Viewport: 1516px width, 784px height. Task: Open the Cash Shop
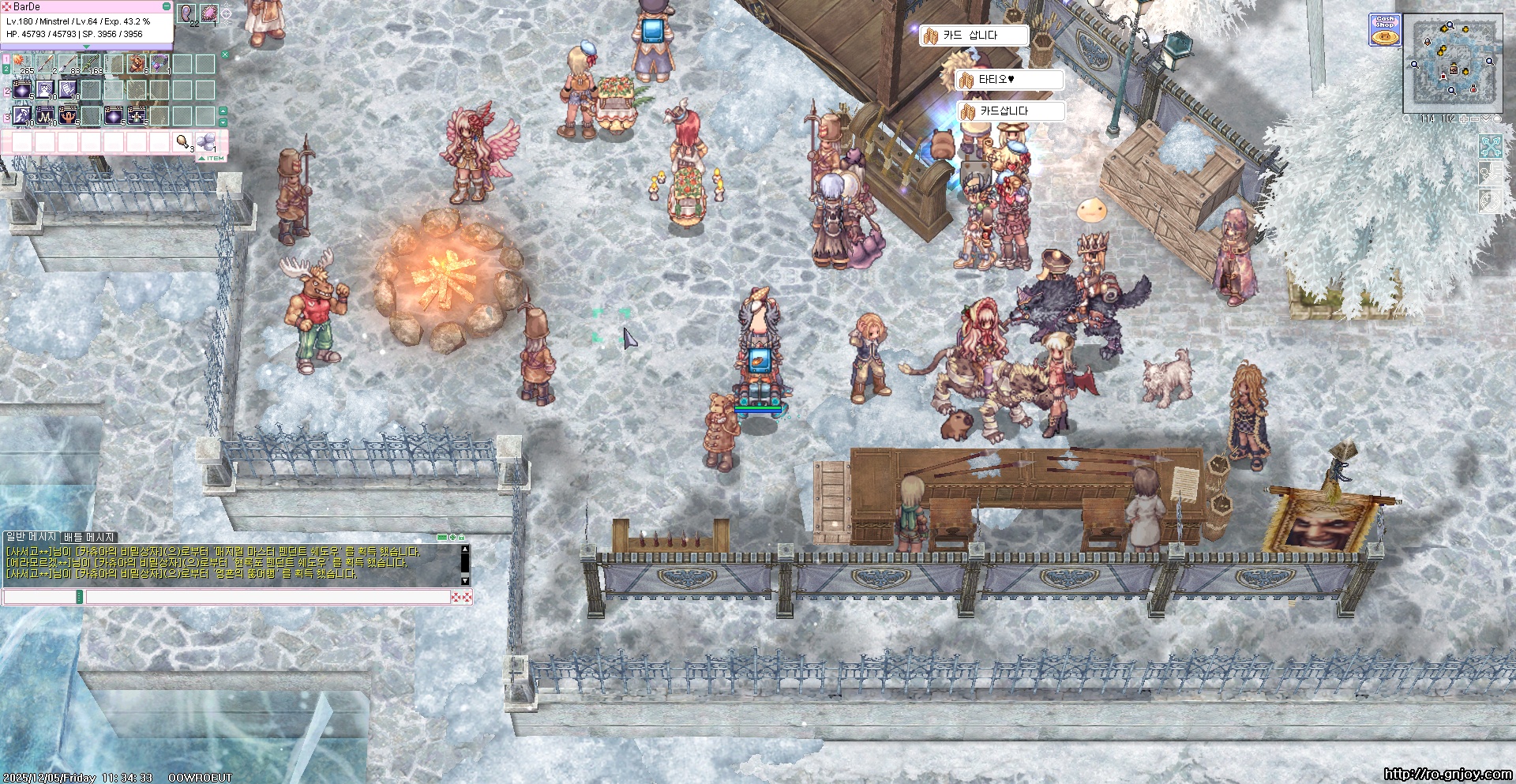point(1384,30)
